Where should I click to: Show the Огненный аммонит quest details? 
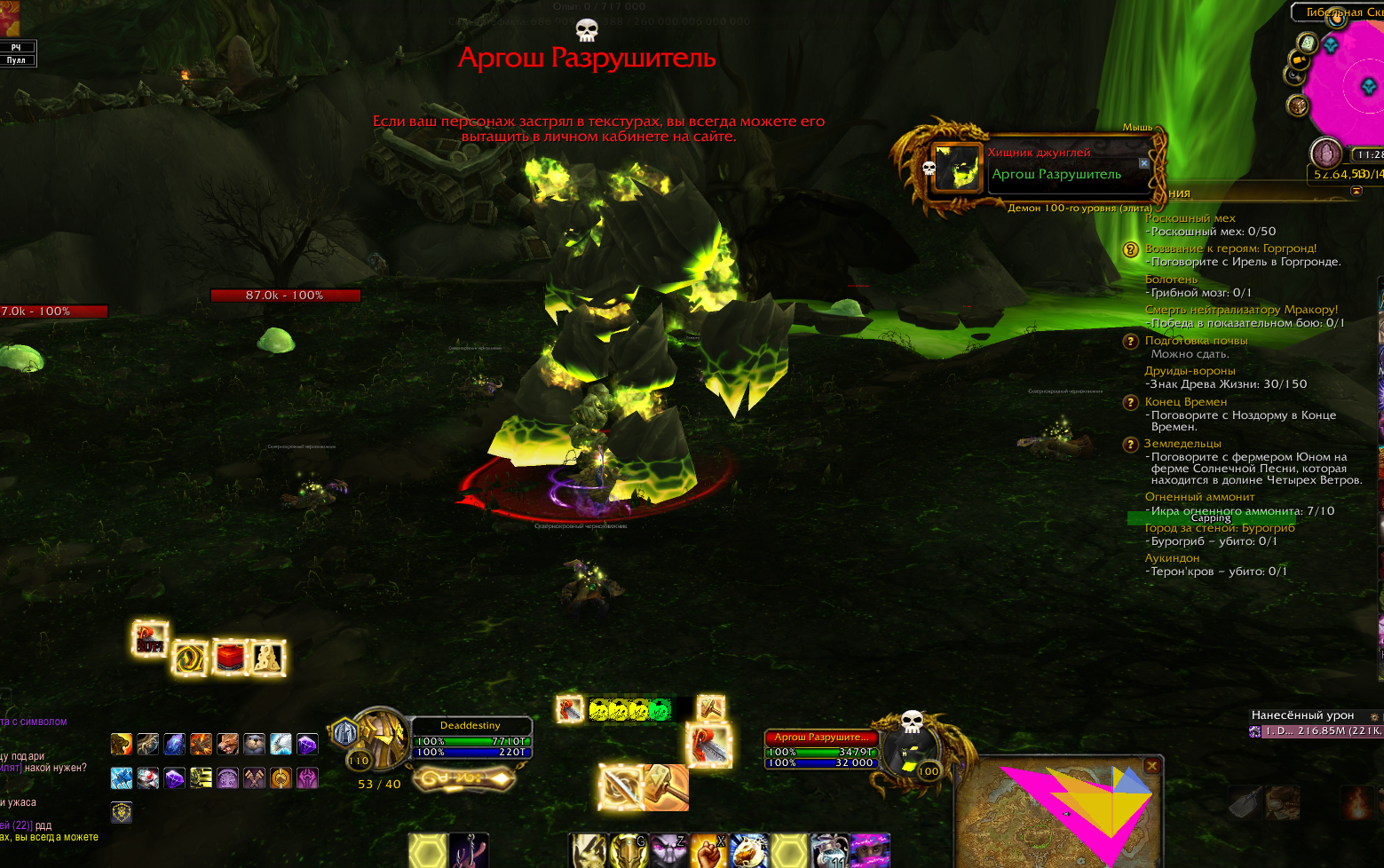(1199, 497)
